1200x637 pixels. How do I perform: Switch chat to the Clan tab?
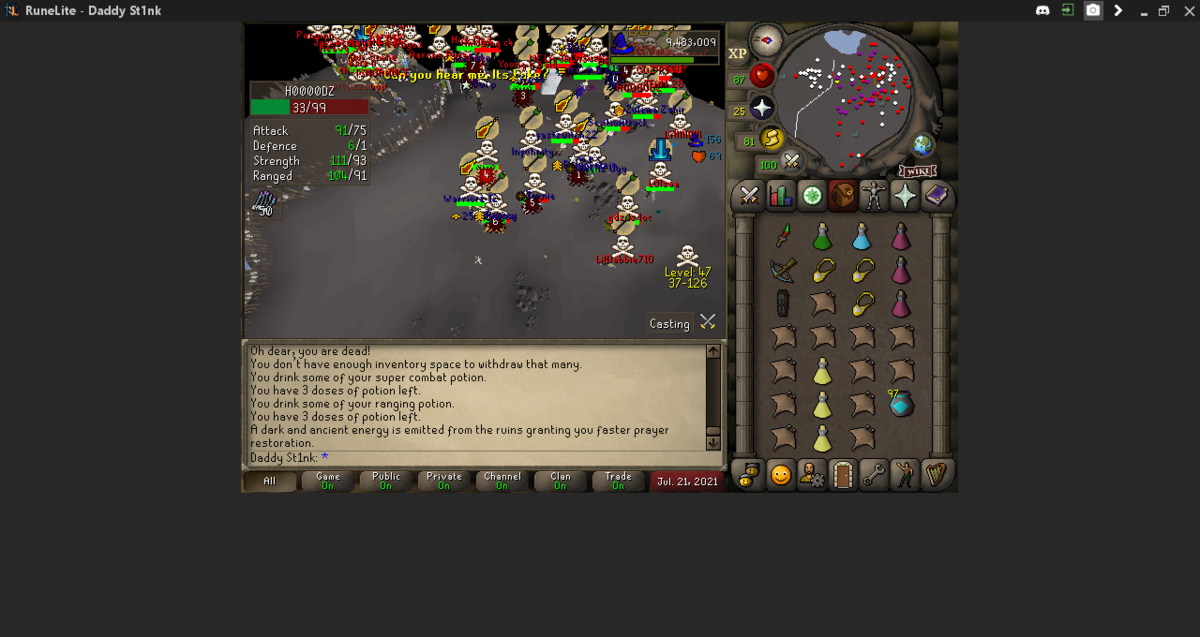560,481
